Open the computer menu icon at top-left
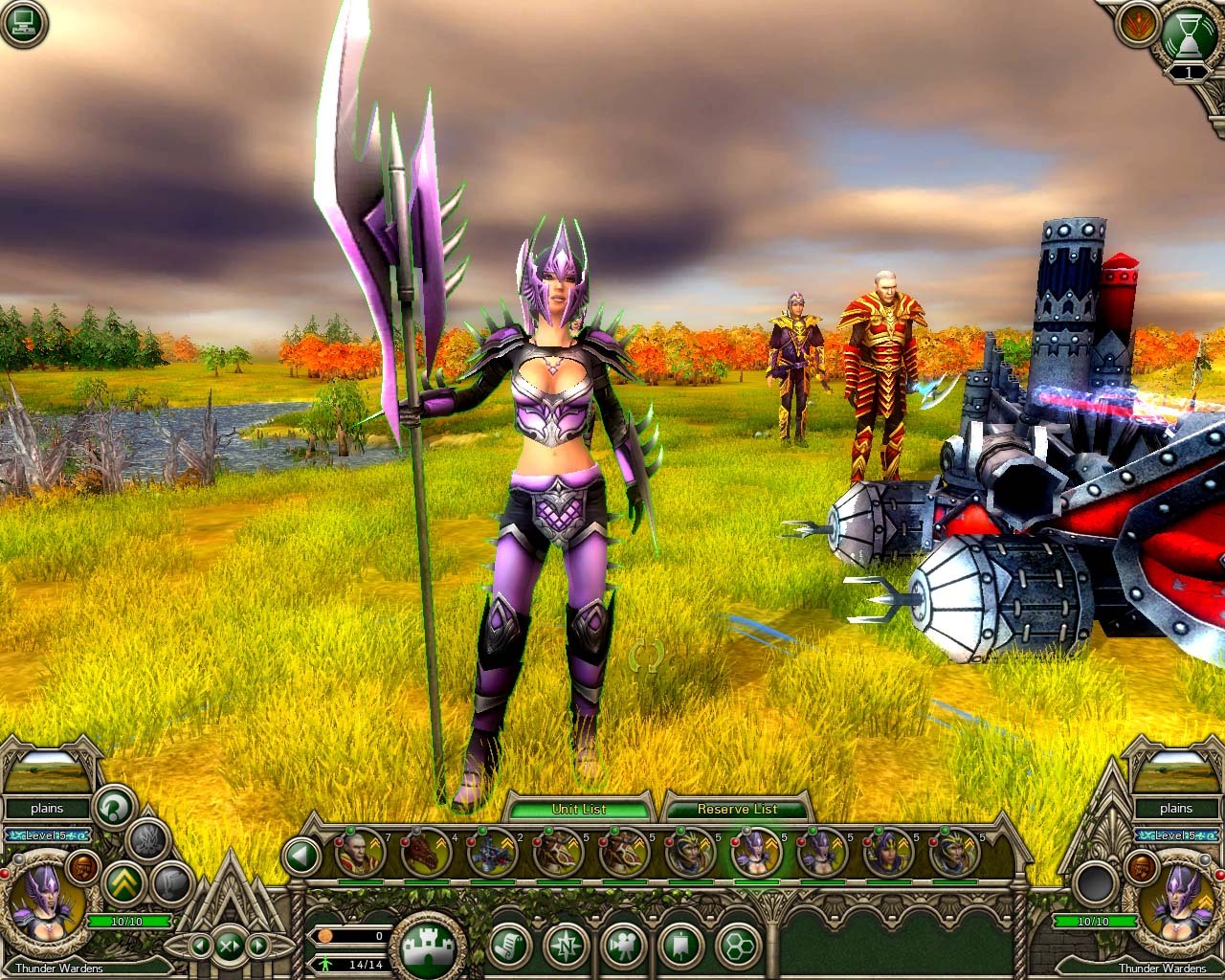 [x=23, y=23]
